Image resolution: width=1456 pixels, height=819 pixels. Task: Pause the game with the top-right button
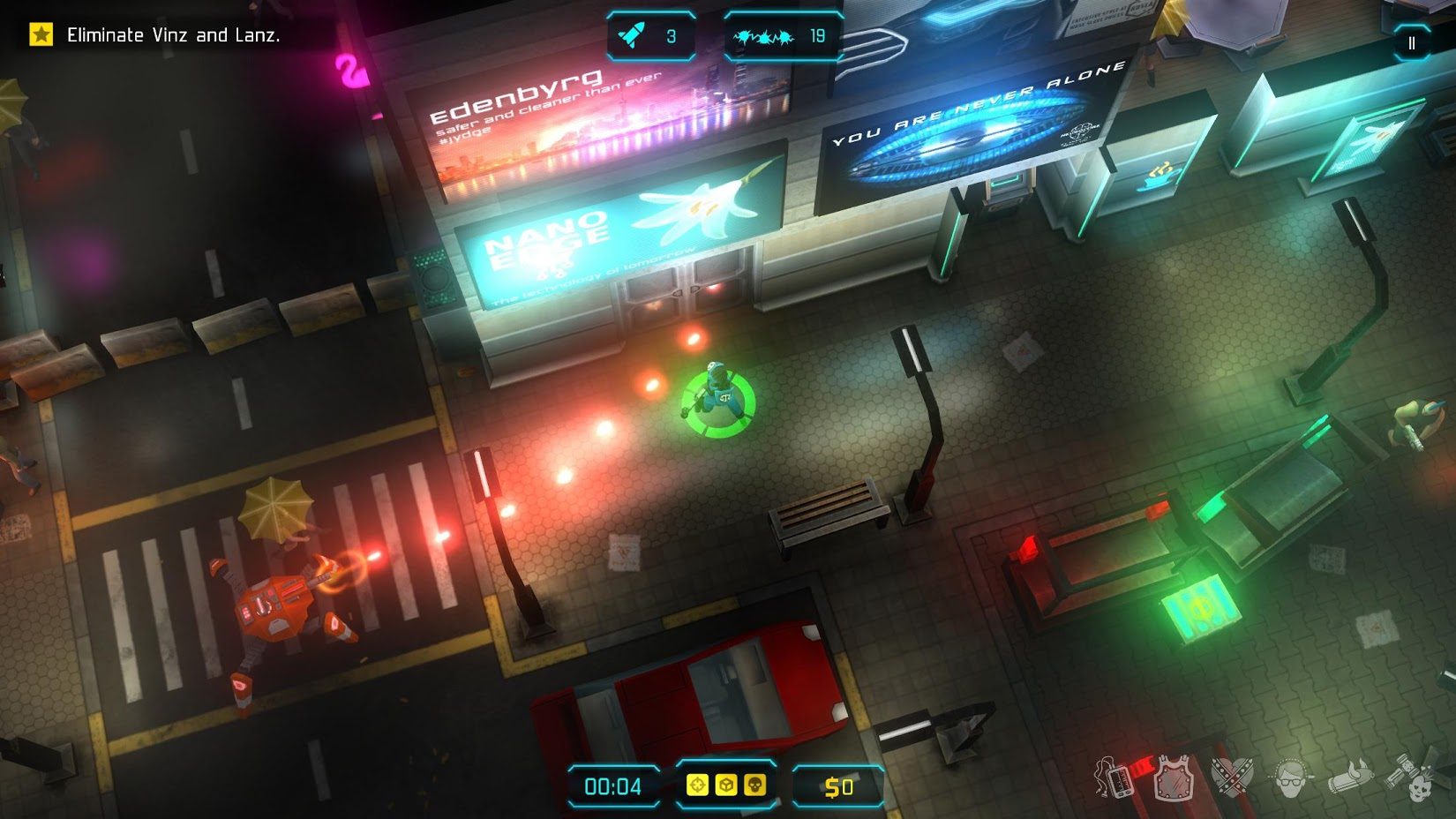coord(1411,42)
